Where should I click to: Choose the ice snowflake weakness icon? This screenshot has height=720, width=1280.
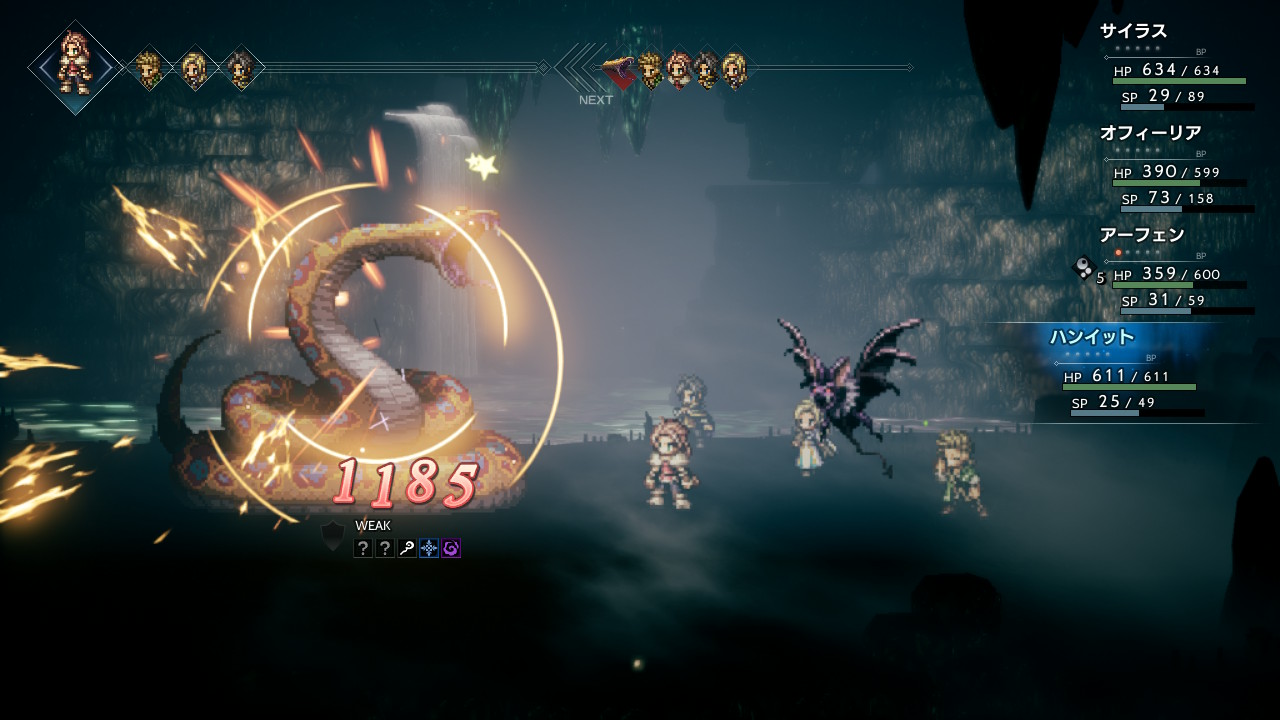pos(429,548)
